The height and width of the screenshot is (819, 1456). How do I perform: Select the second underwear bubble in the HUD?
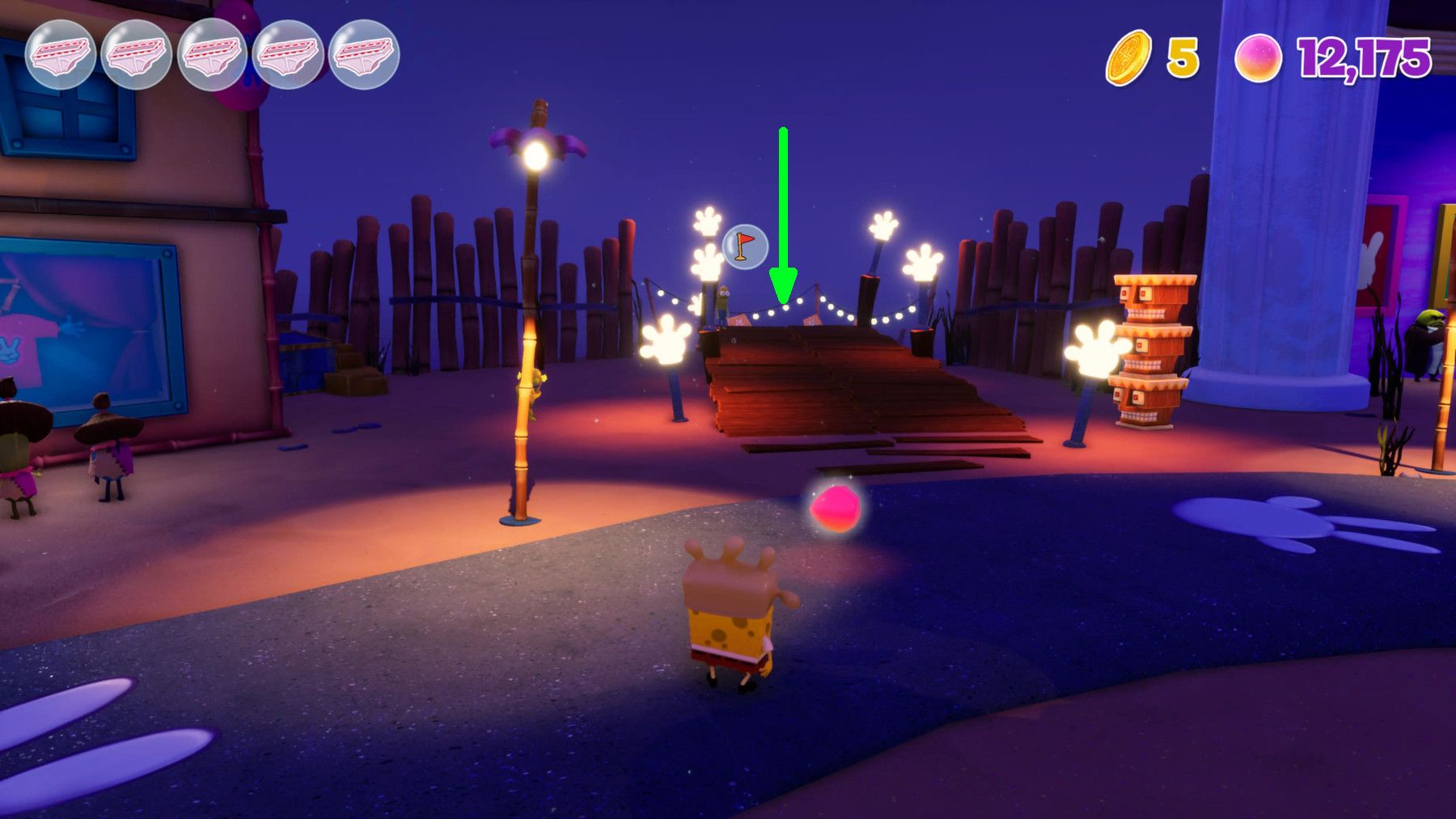134,53
